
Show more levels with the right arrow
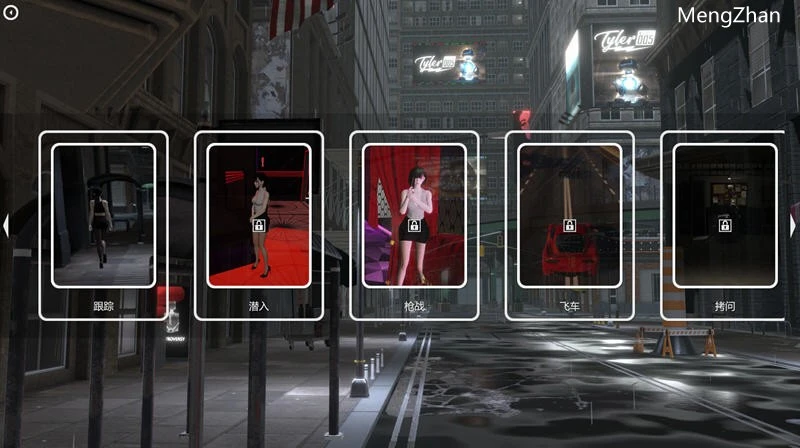pos(793,227)
